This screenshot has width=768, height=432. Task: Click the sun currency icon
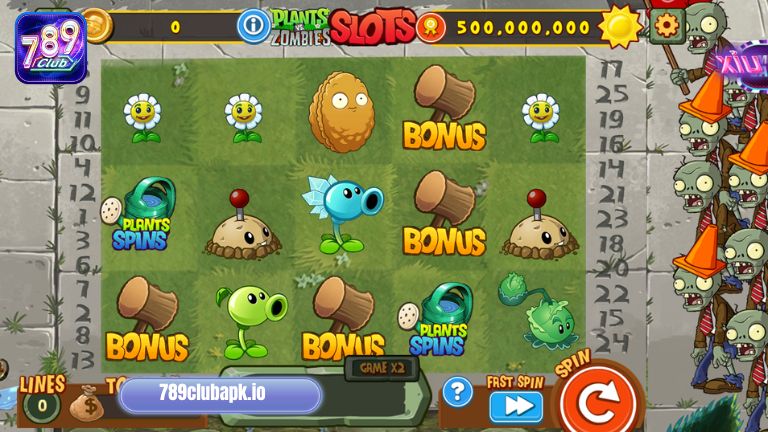point(619,26)
